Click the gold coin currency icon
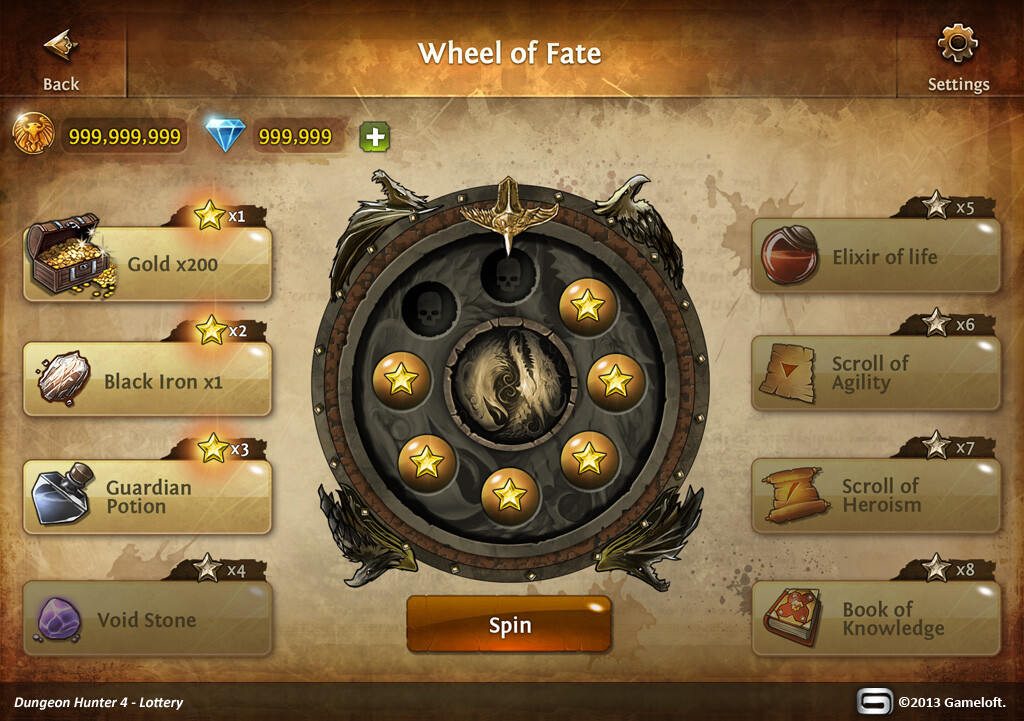Image resolution: width=1024 pixels, height=721 pixels. (33, 134)
